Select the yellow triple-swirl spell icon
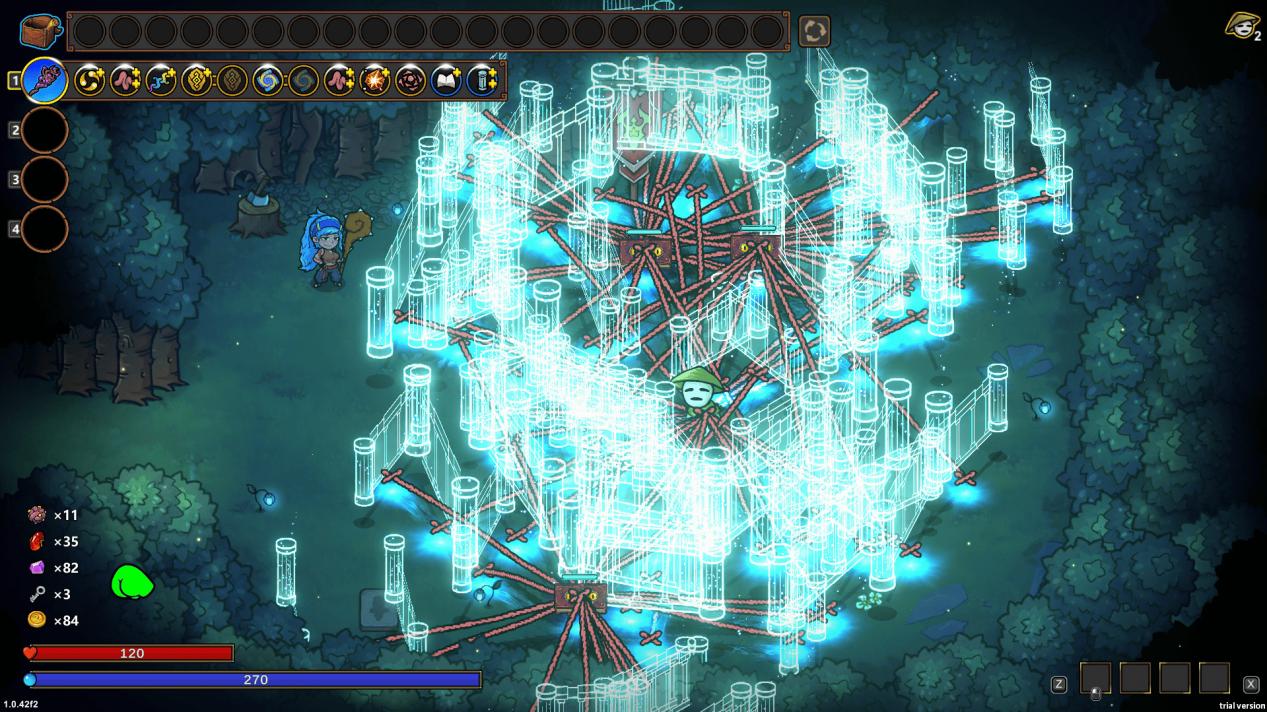Screen dimensions: 1267x712 pyautogui.click(x=90, y=80)
